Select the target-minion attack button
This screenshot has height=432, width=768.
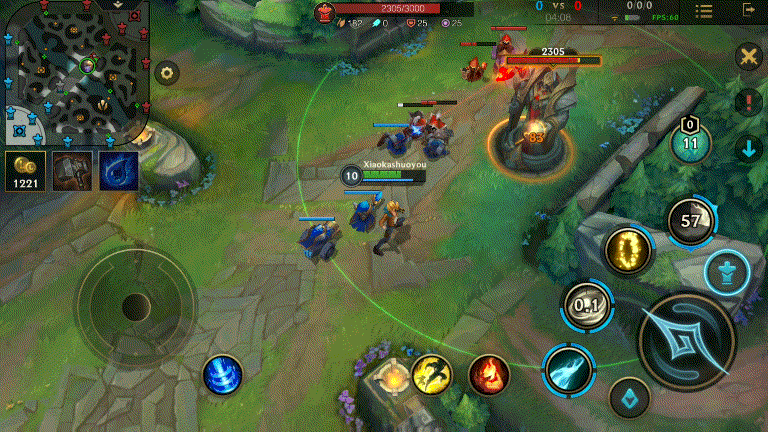click(629, 397)
